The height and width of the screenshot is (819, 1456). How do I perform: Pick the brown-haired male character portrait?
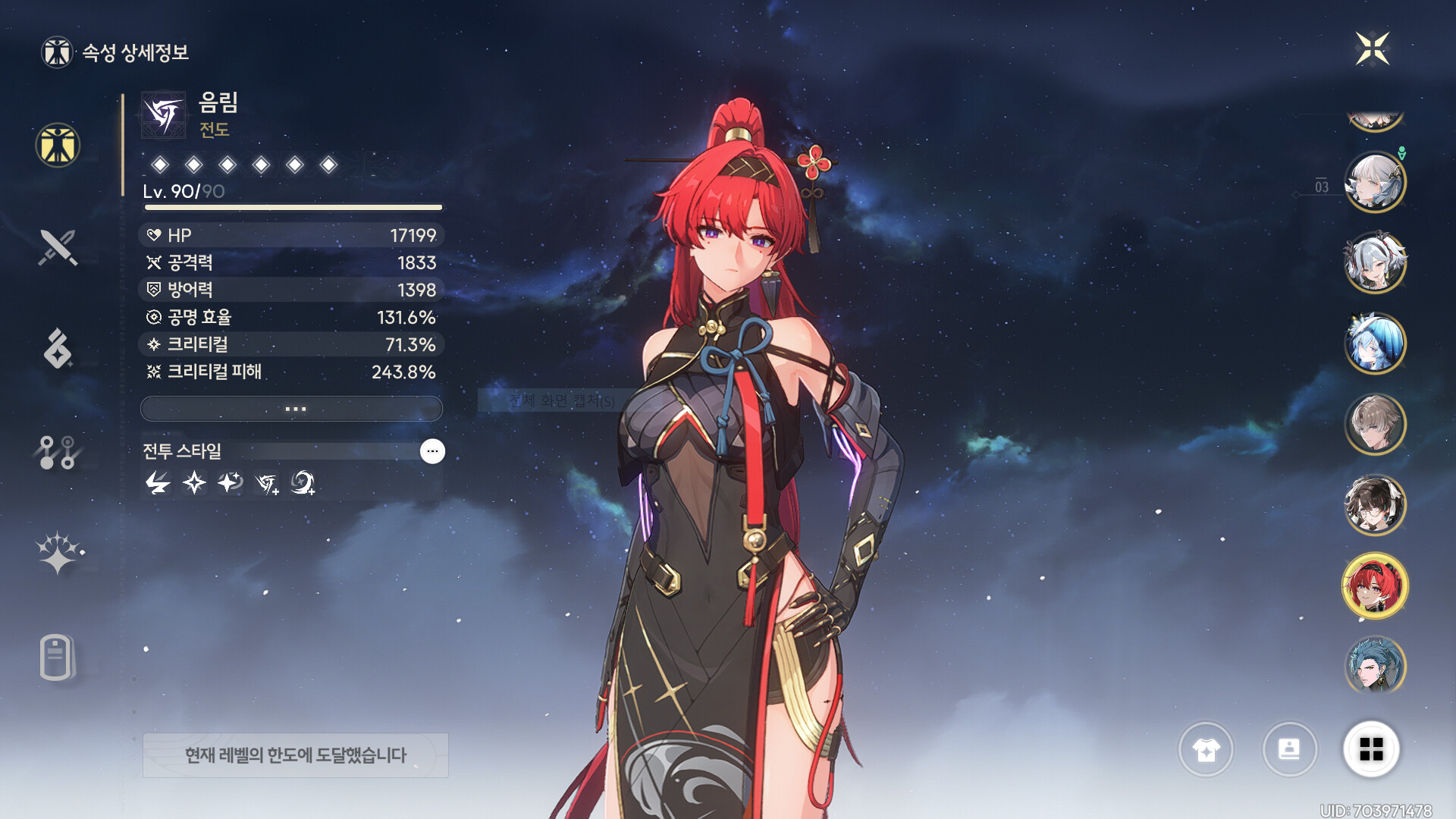(1375, 424)
